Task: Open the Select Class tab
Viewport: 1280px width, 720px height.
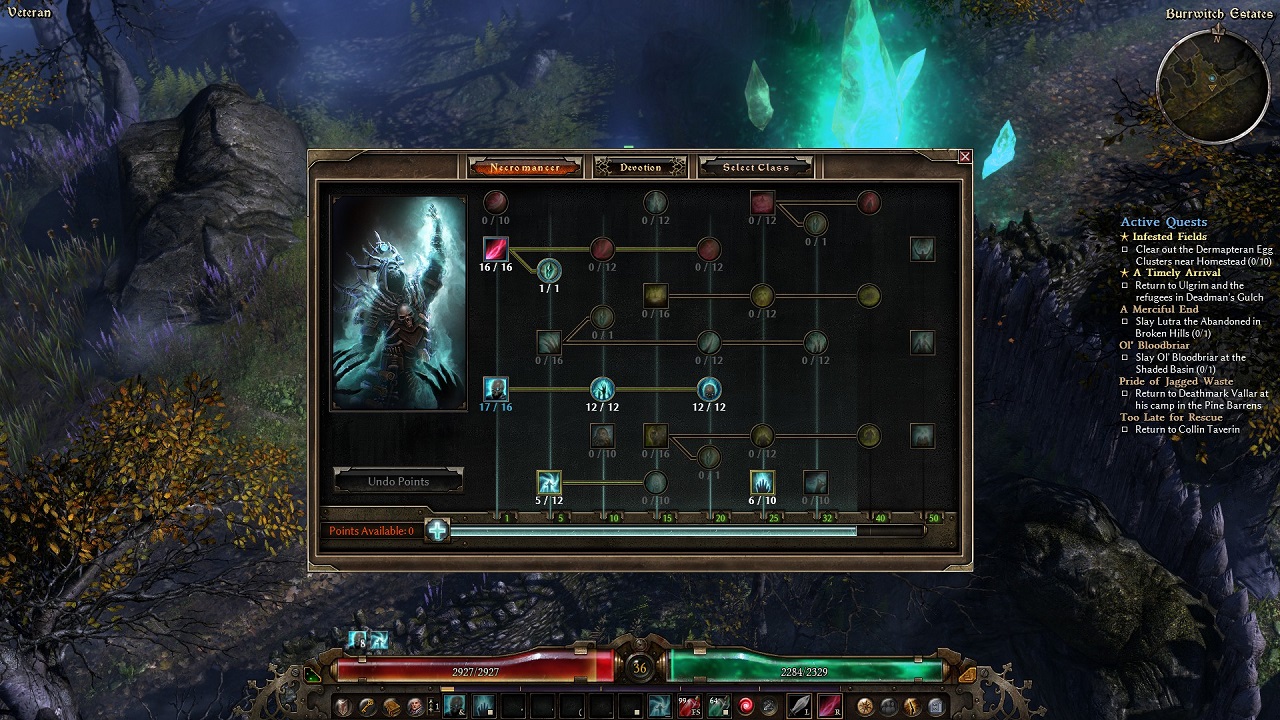Action: pos(756,167)
